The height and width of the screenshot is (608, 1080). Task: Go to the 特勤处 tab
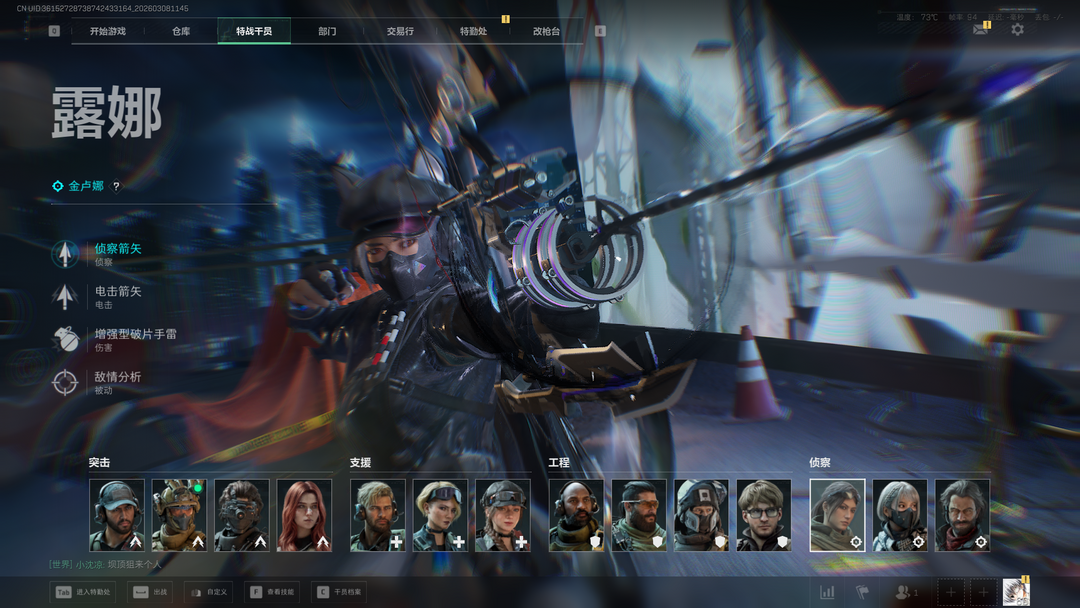473,31
